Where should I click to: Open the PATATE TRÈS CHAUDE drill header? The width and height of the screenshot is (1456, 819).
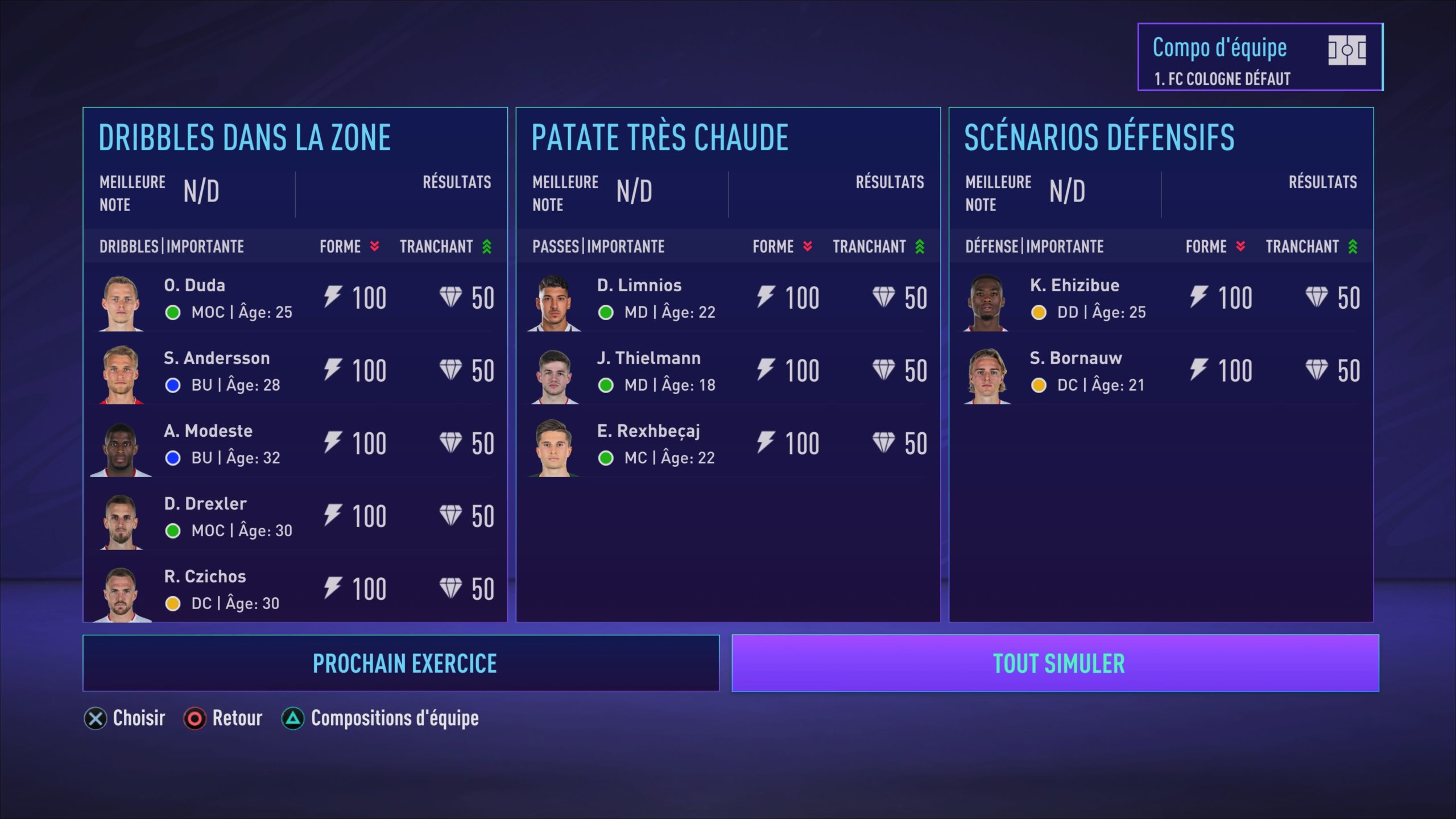point(660,136)
